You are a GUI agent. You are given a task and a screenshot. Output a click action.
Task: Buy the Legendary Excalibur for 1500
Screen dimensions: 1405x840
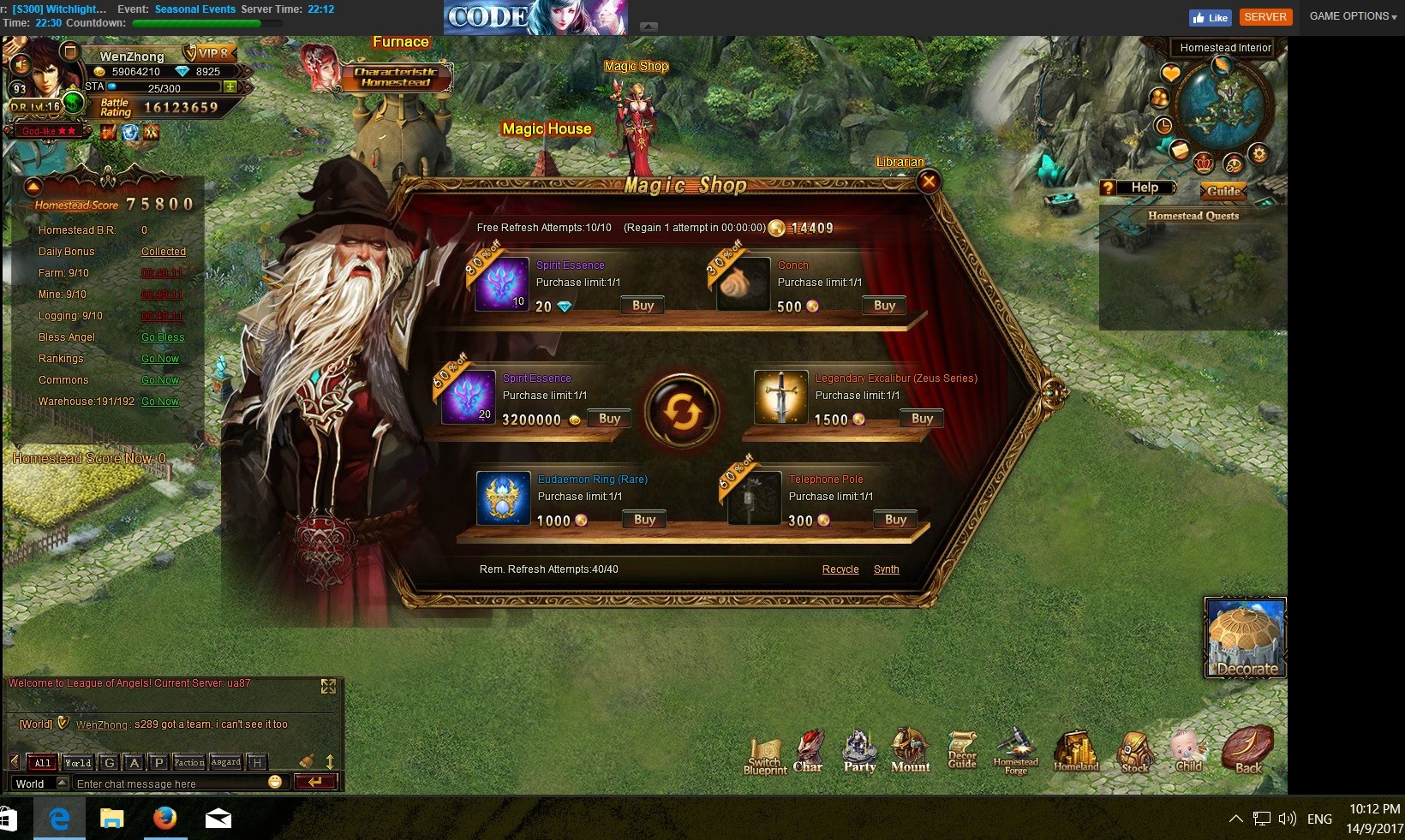pos(922,419)
